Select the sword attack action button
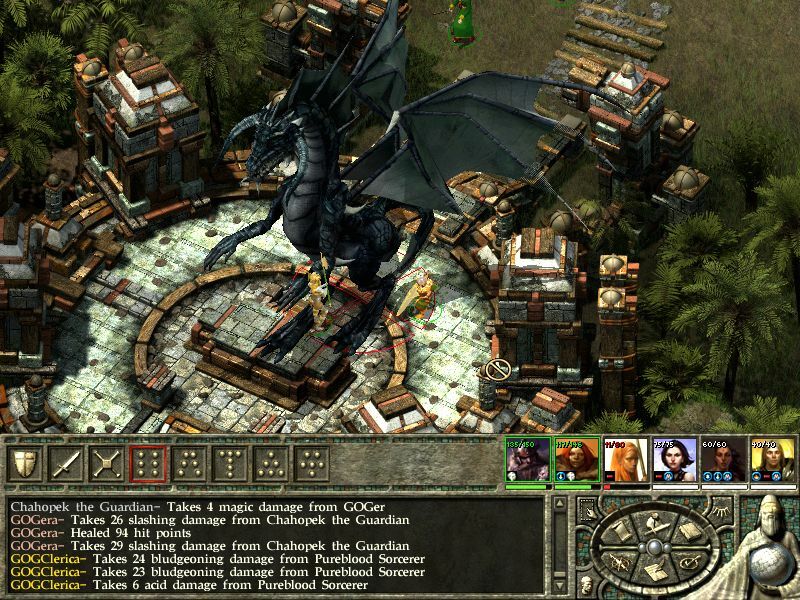The image size is (800, 600). [x=66, y=464]
